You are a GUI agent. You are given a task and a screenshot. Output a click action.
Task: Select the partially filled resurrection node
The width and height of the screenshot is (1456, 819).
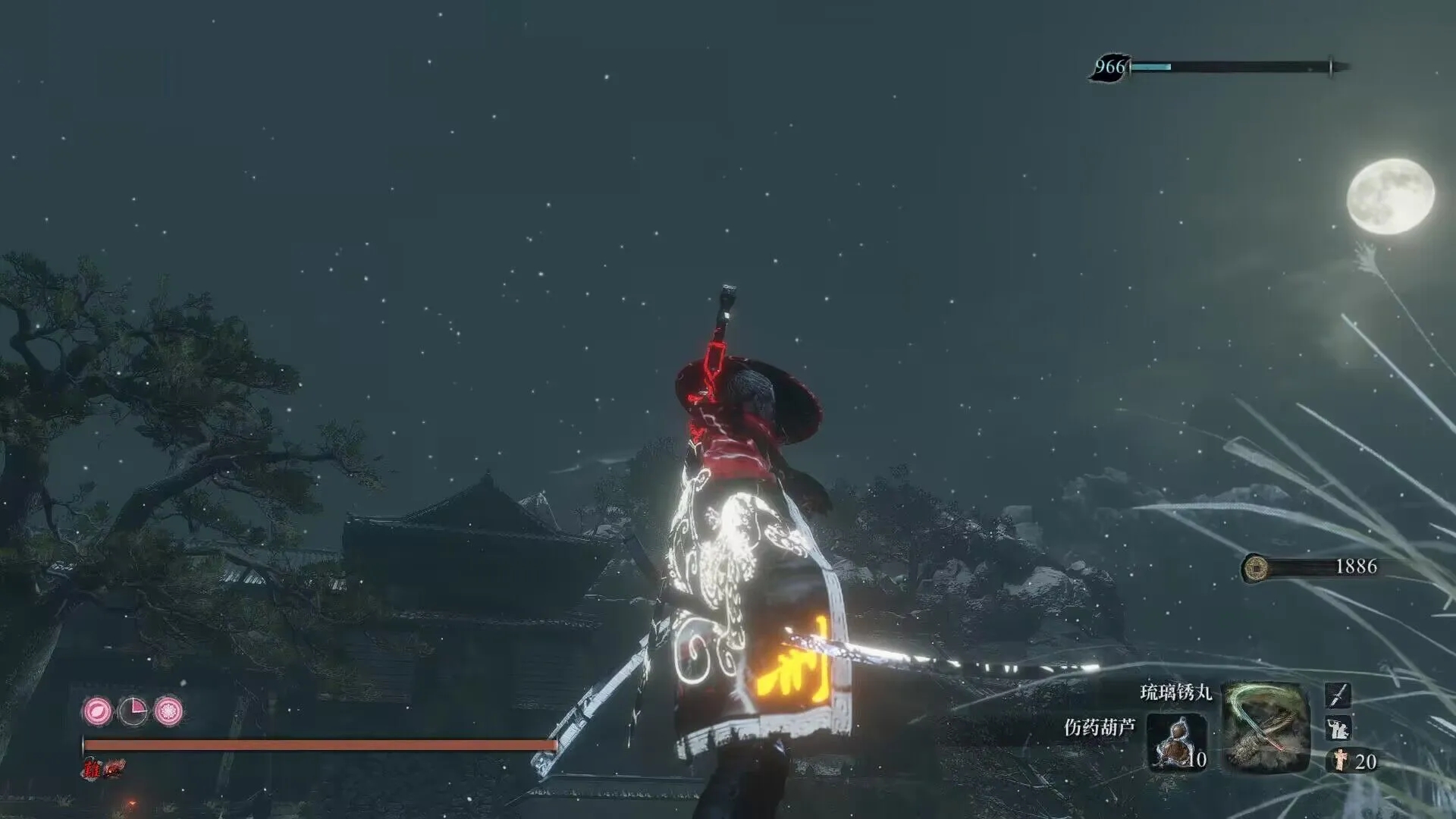coord(133,711)
